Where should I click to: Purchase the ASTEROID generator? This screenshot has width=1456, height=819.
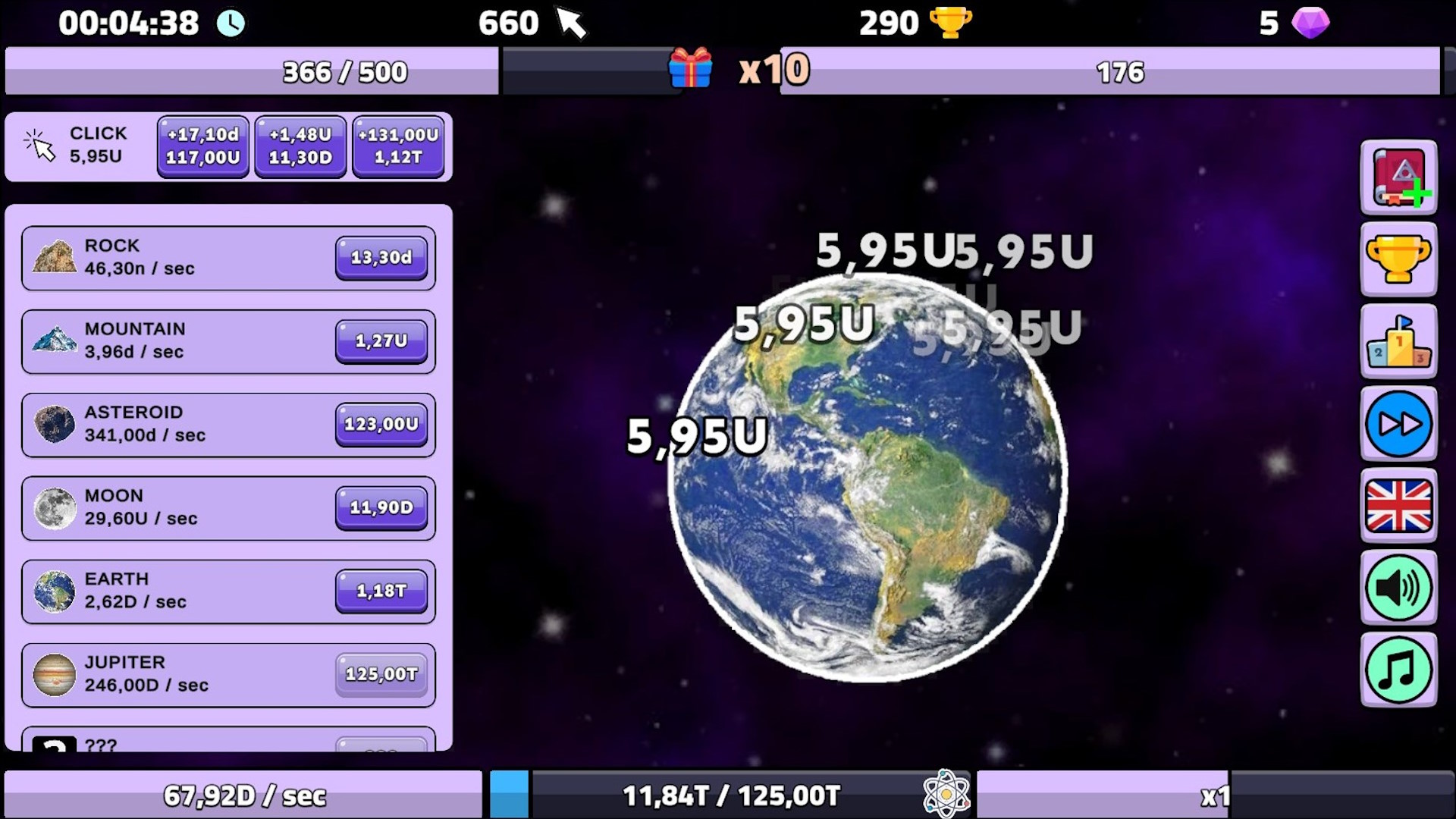pos(381,425)
